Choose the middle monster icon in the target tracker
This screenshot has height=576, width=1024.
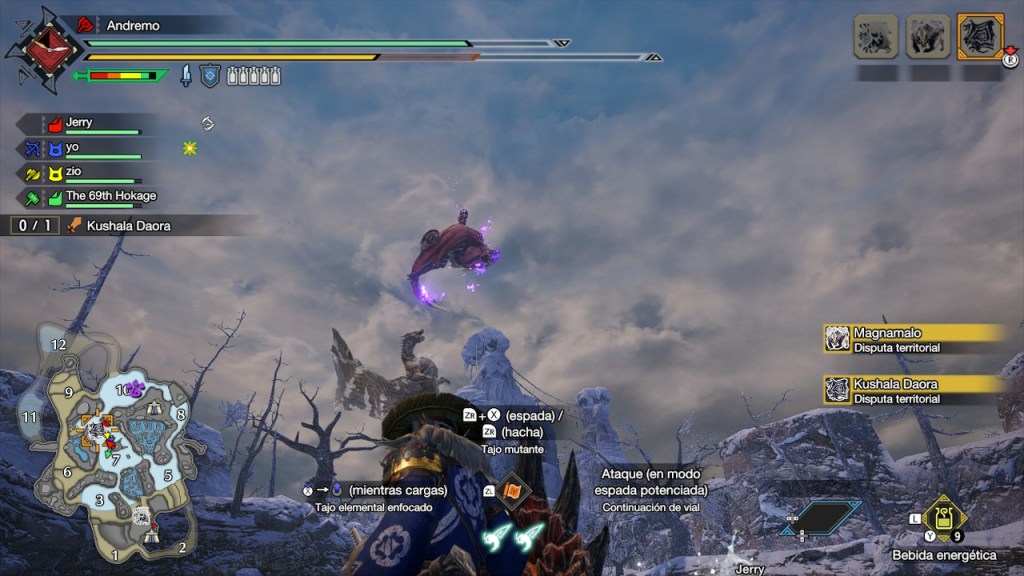pos(928,37)
